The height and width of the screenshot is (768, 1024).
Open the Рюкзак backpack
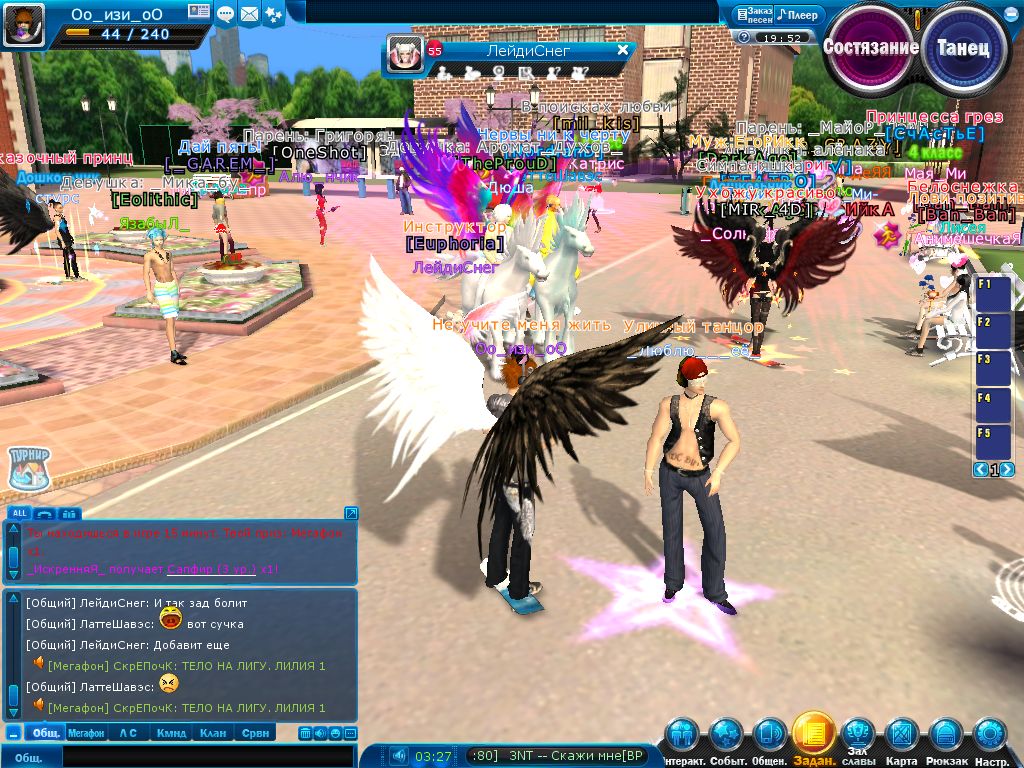(x=946, y=735)
